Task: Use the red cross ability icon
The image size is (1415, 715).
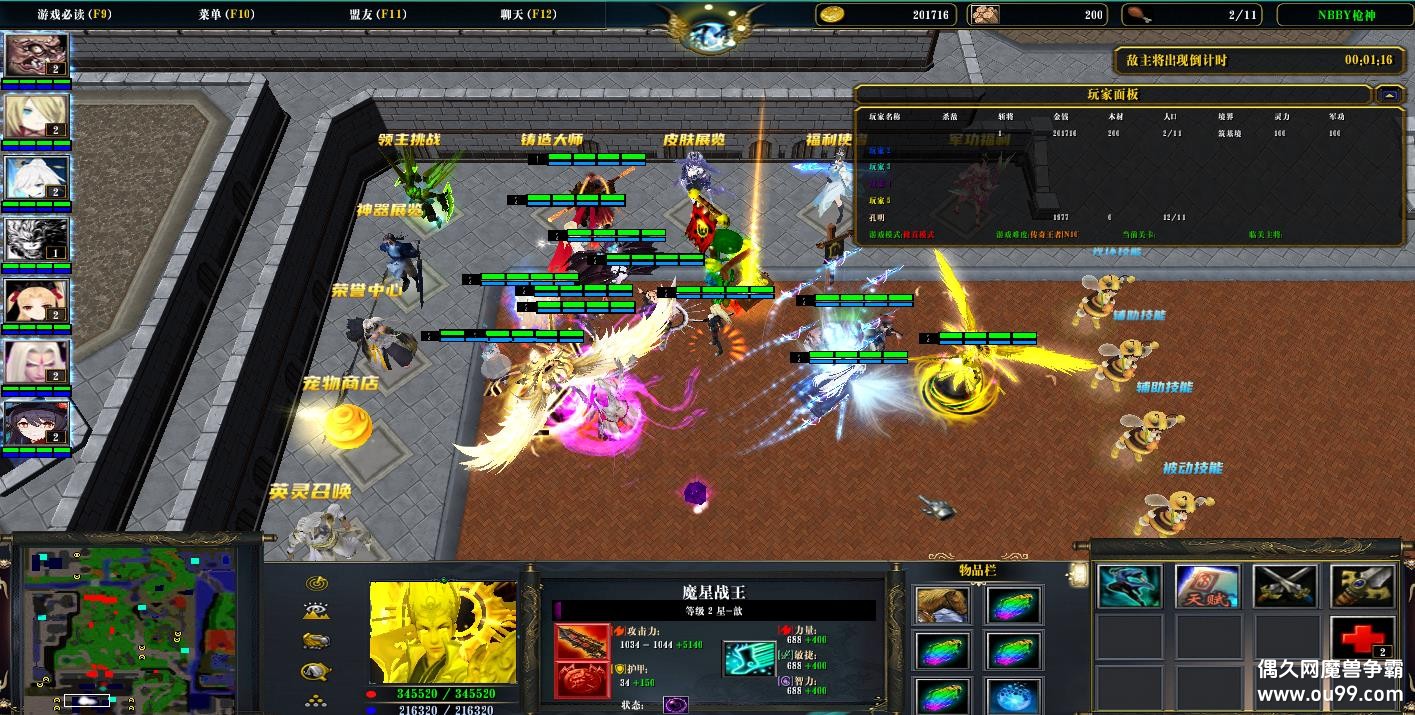Action: tap(1361, 637)
